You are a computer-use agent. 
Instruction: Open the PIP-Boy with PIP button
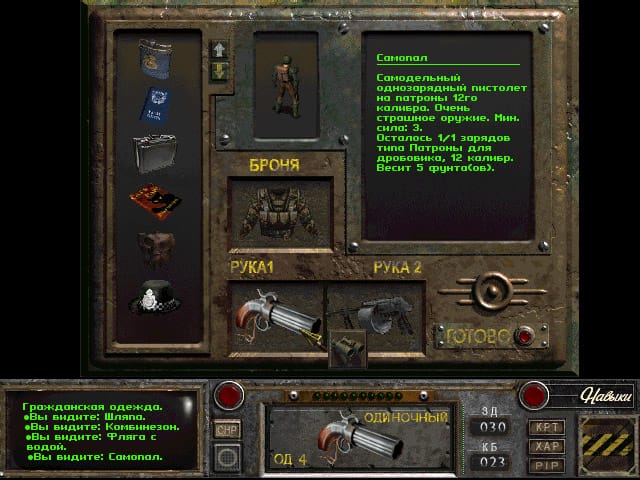click(x=547, y=464)
